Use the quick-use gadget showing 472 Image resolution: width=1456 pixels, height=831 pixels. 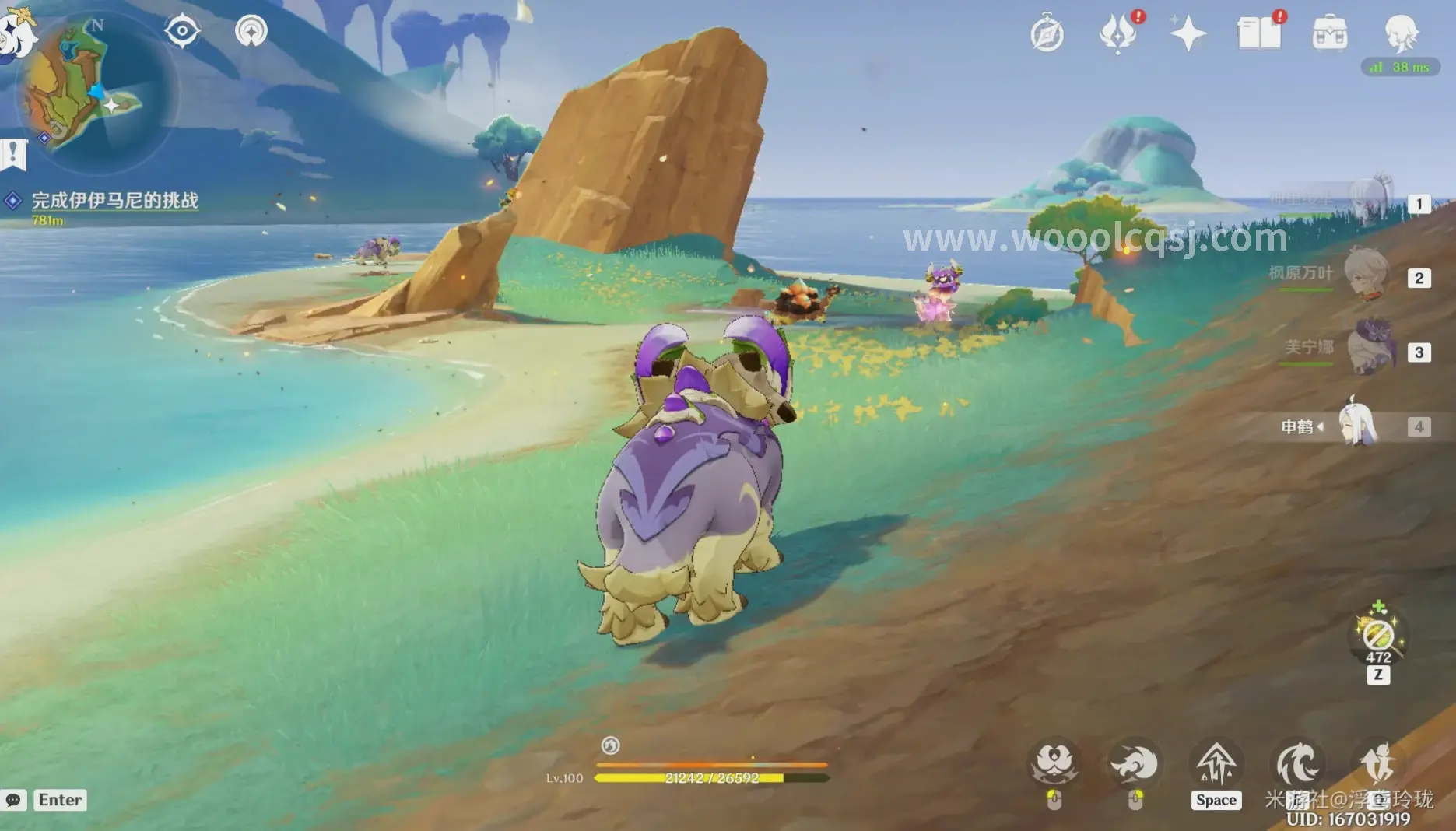tap(1378, 636)
